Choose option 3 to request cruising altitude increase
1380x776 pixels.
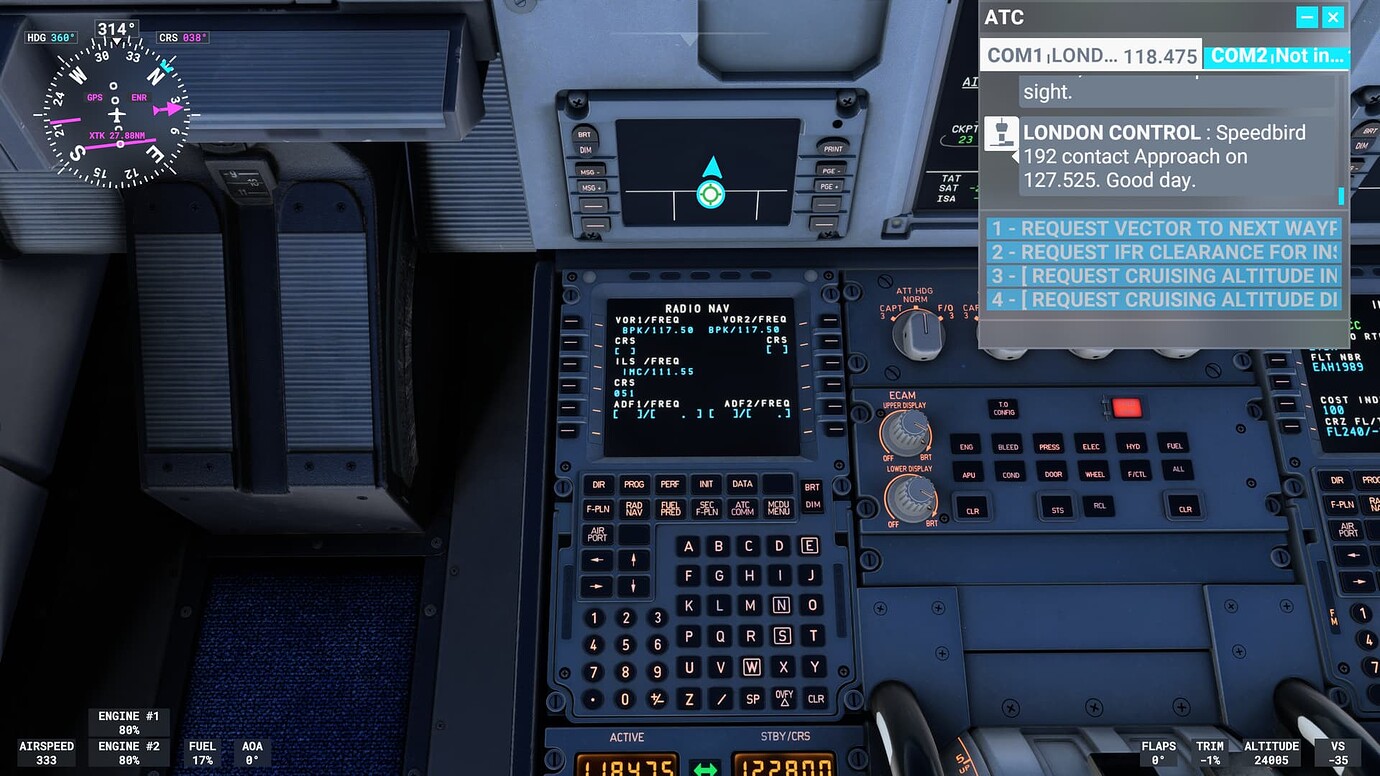[1163, 275]
